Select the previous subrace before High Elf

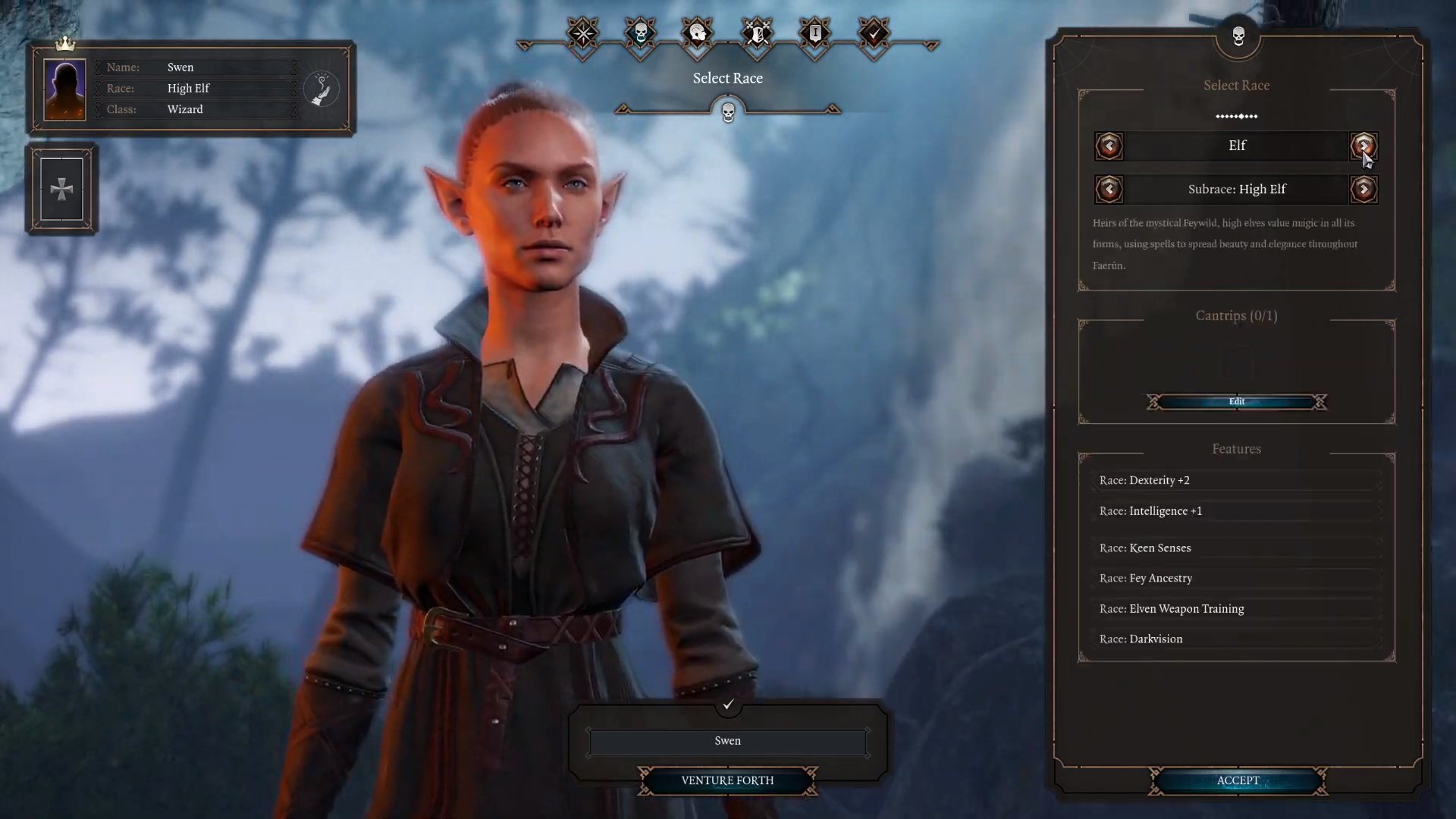[1109, 189]
